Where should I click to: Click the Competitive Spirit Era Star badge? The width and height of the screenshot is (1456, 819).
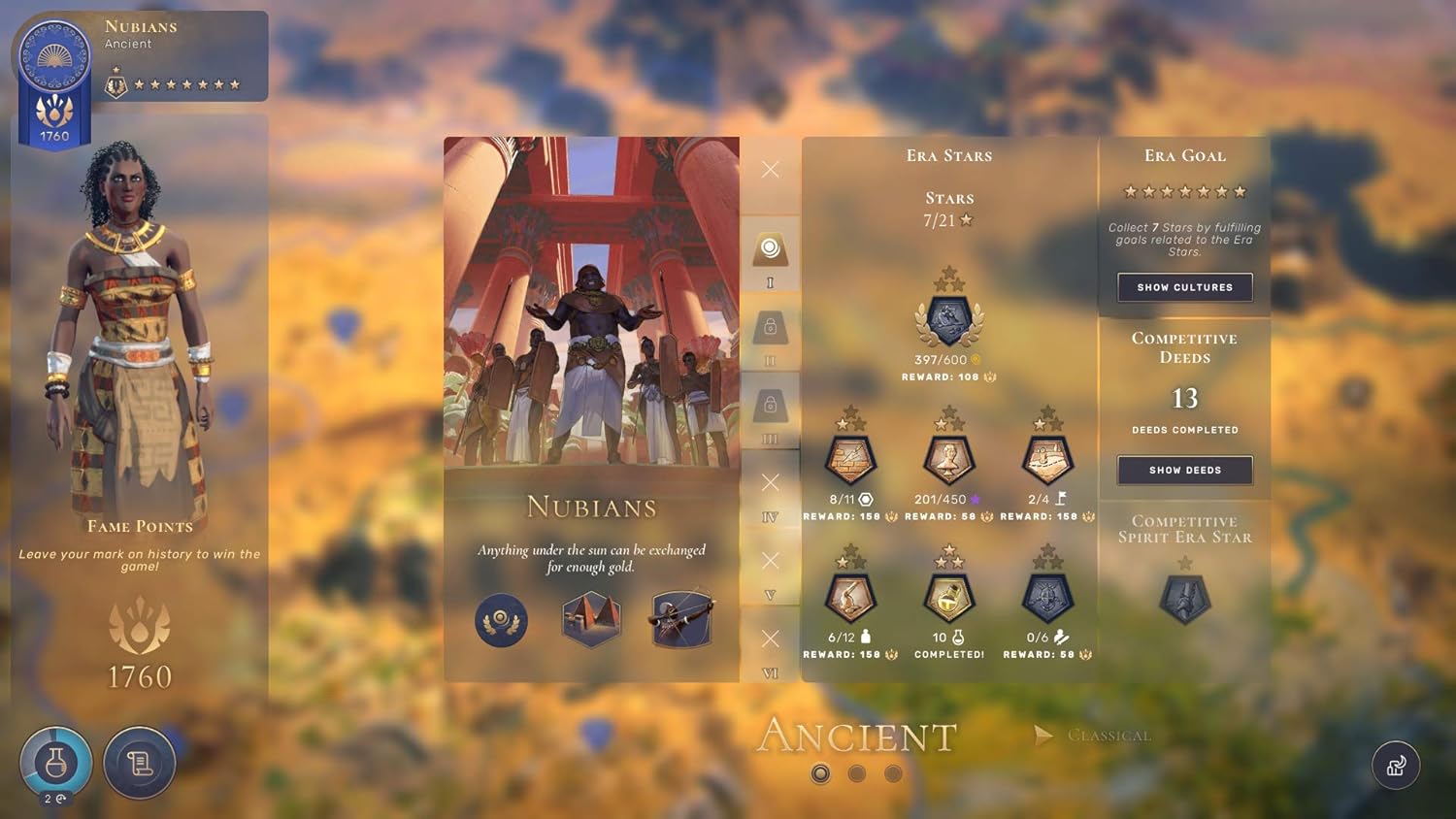(x=1184, y=597)
